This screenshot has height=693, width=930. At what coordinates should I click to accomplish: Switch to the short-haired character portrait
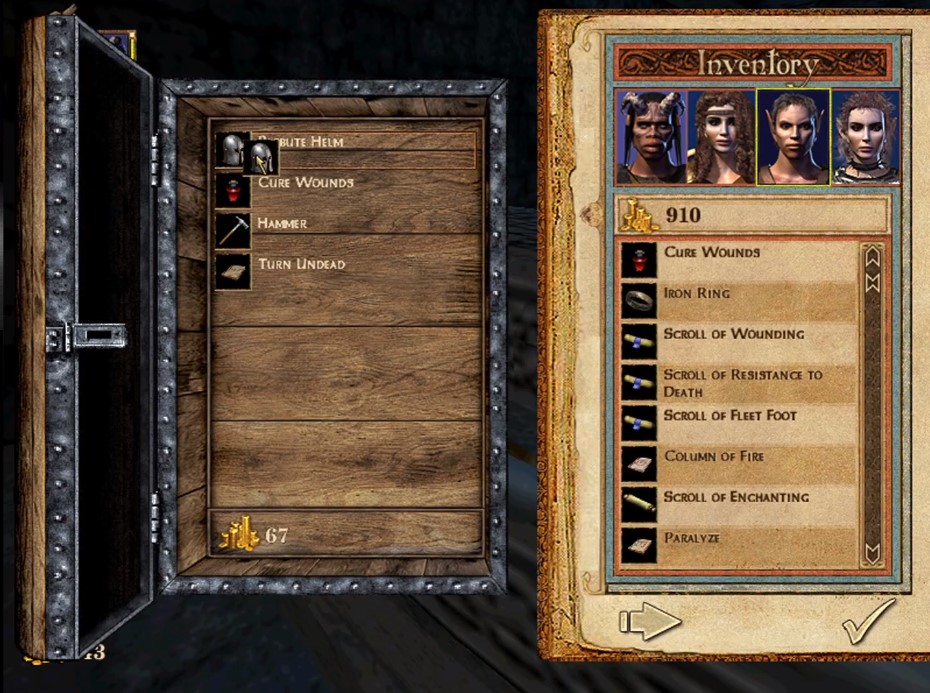pyautogui.click(x=865, y=137)
